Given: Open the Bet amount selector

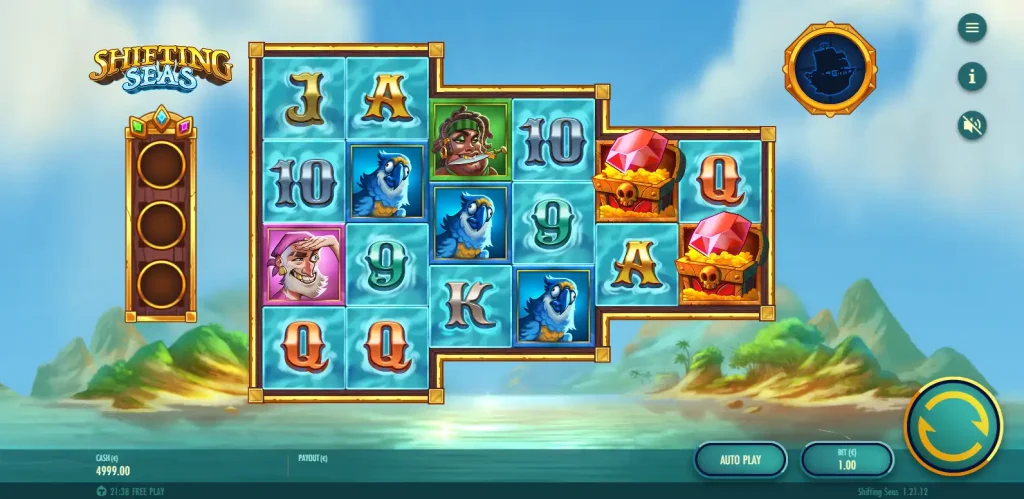Looking at the screenshot, I should click(x=846, y=460).
